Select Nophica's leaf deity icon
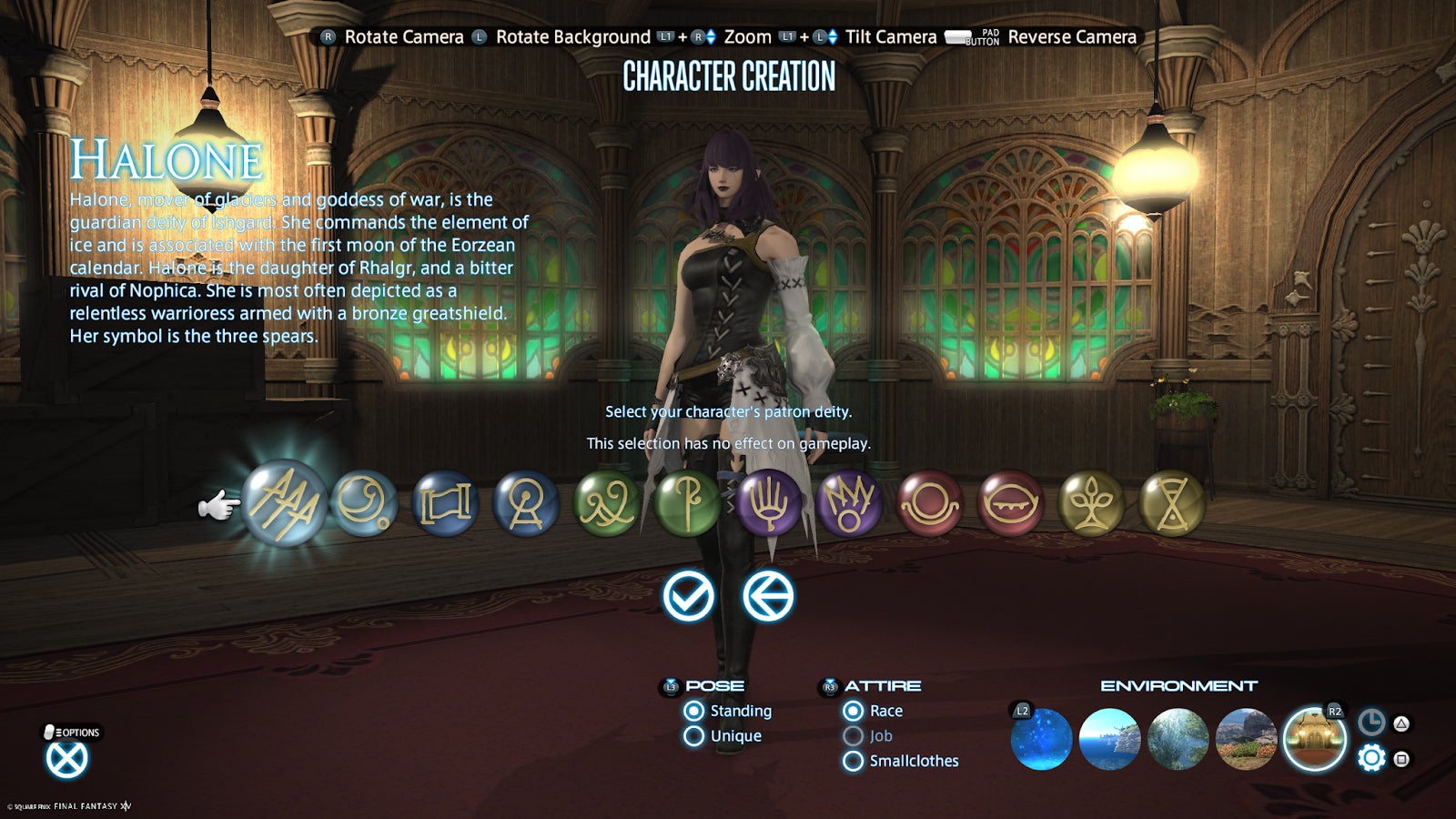Viewport: 1456px width, 819px height. pyautogui.click(x=1092, y=505)
